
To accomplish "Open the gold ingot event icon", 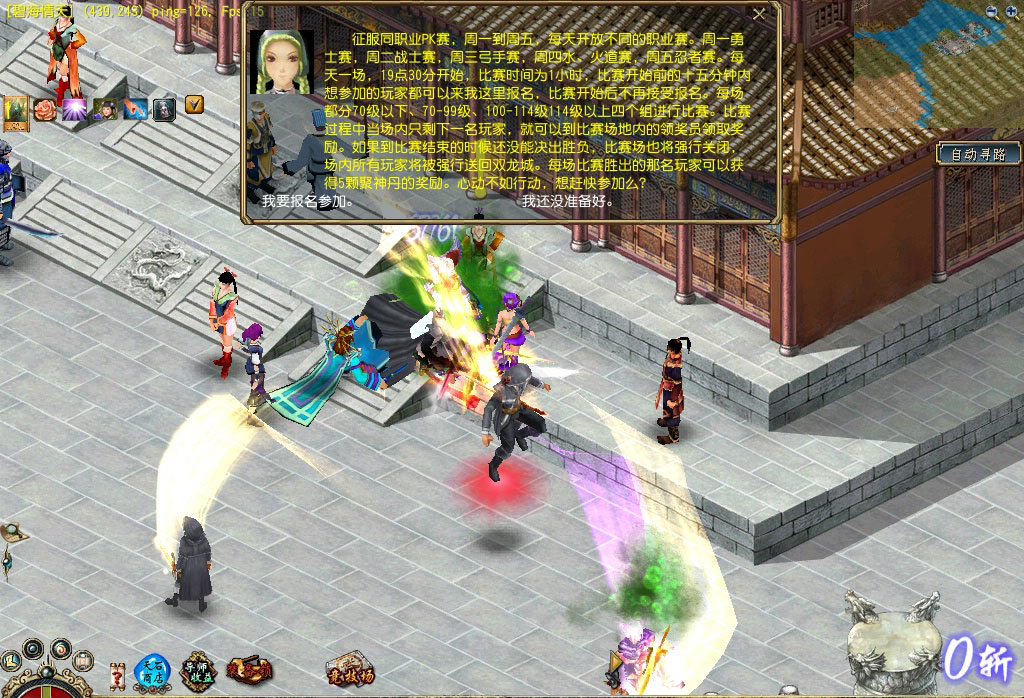I will [249, 669].
